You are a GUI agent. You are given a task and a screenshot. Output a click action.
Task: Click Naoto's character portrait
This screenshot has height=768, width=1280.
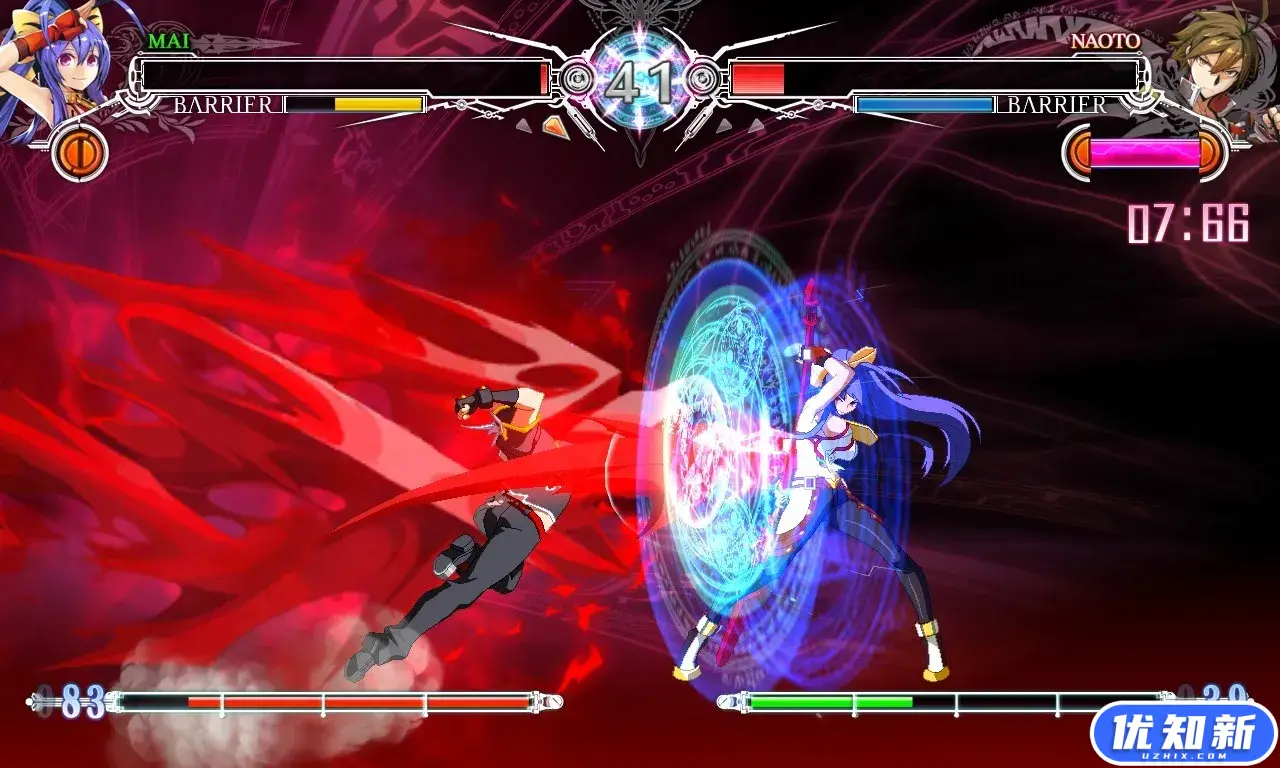pyautogui.click(x=1213, y=62)
